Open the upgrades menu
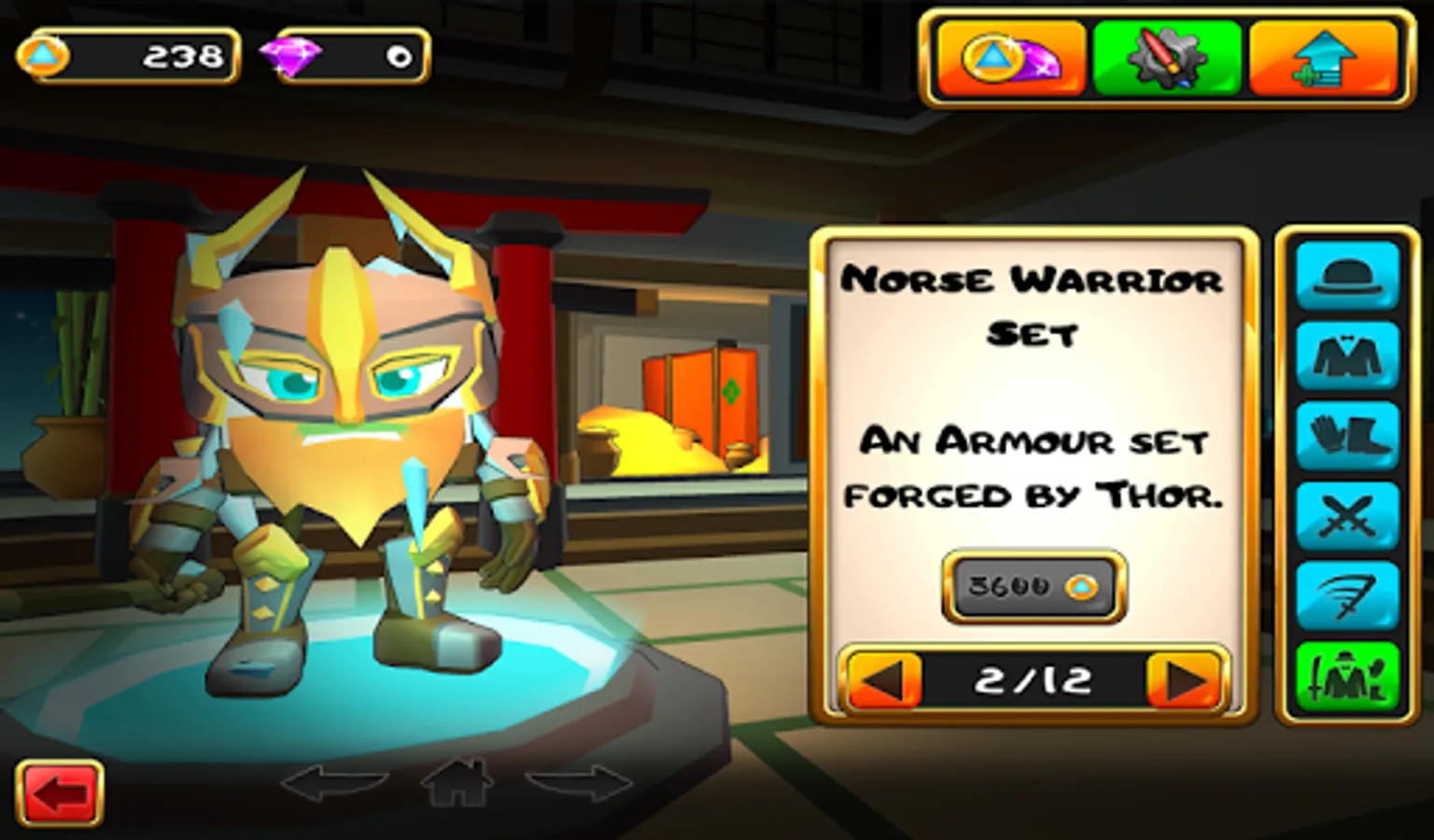The height and width of the screenshot is (840, 1434). pyautogui.click(x=1323, y=56)
